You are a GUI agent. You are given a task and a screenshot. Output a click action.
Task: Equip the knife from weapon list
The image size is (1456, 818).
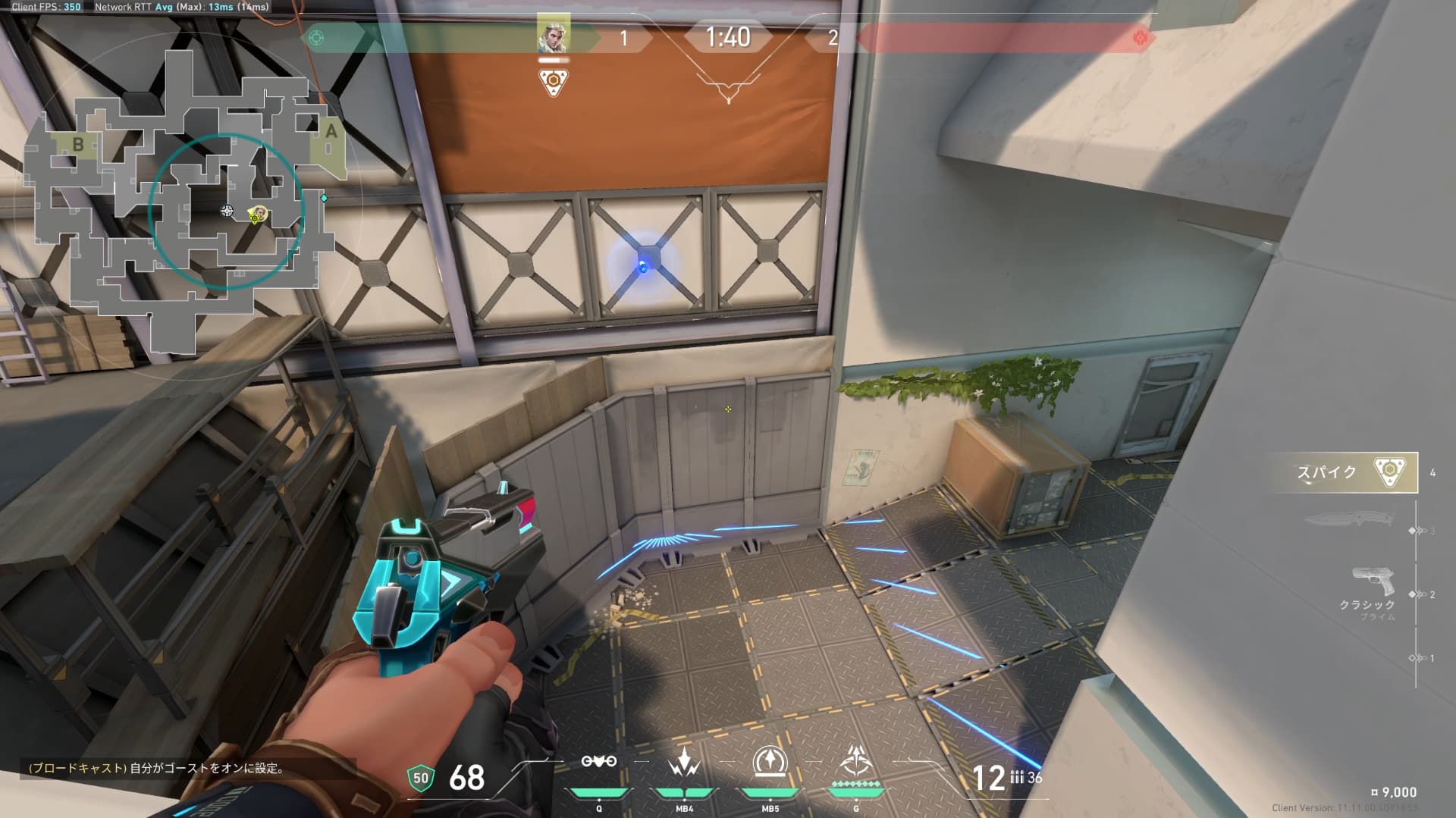tap(1350, 521)
